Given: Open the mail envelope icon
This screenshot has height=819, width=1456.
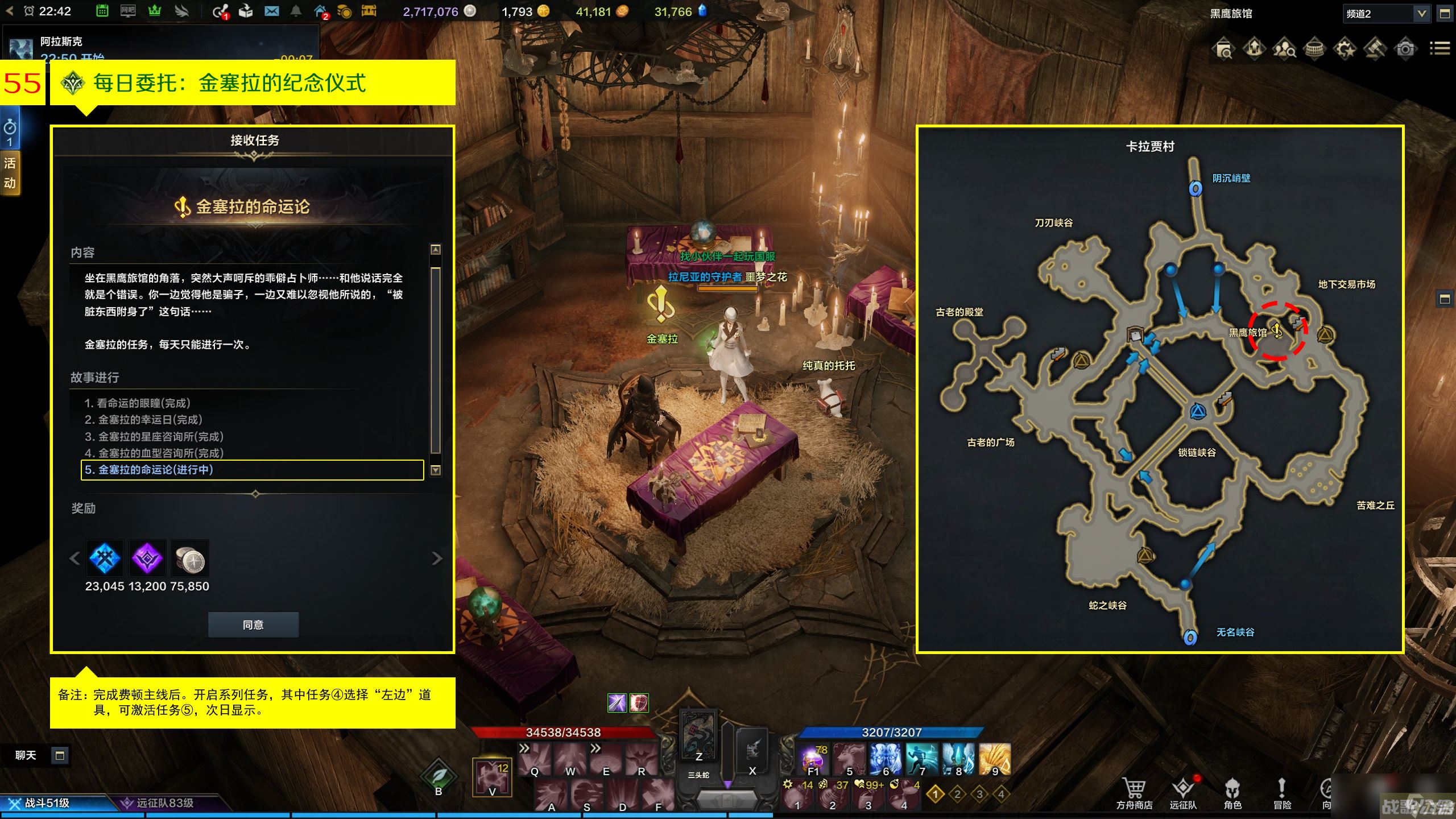Looking at the screenshot, I should coord(271,11).
